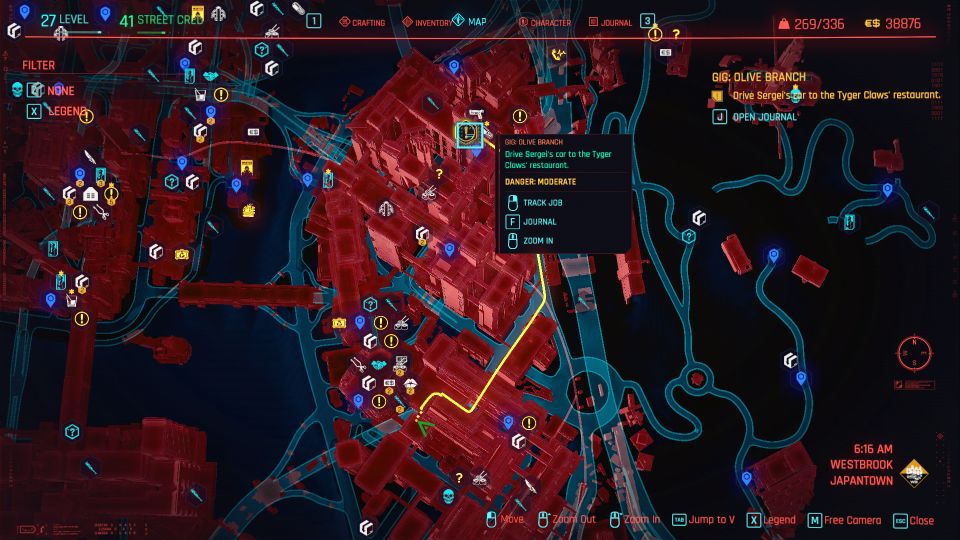Open the Crafting tab
Viewport: 960px width, 540px height.
tap(365, 22)
